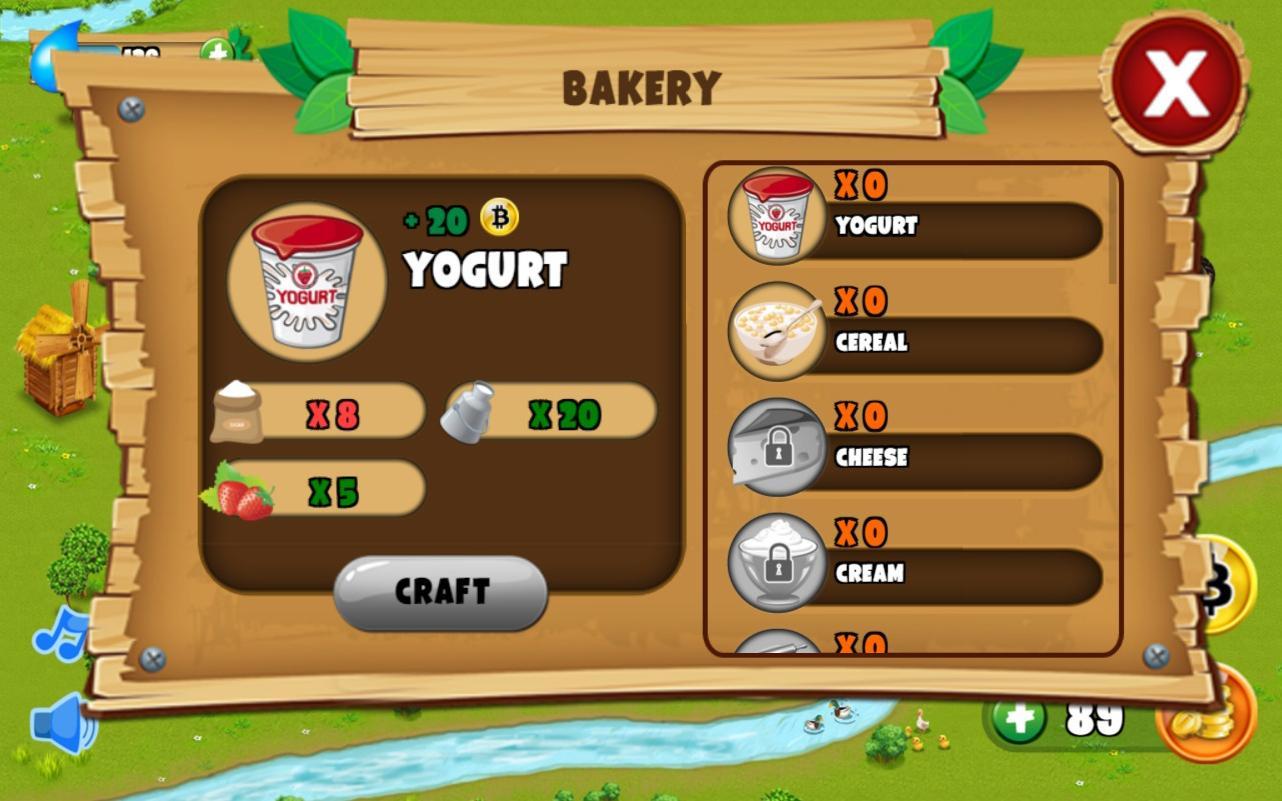Click the sugar bag ingredient icon
Screen dimensions: 1282x801
240,410
